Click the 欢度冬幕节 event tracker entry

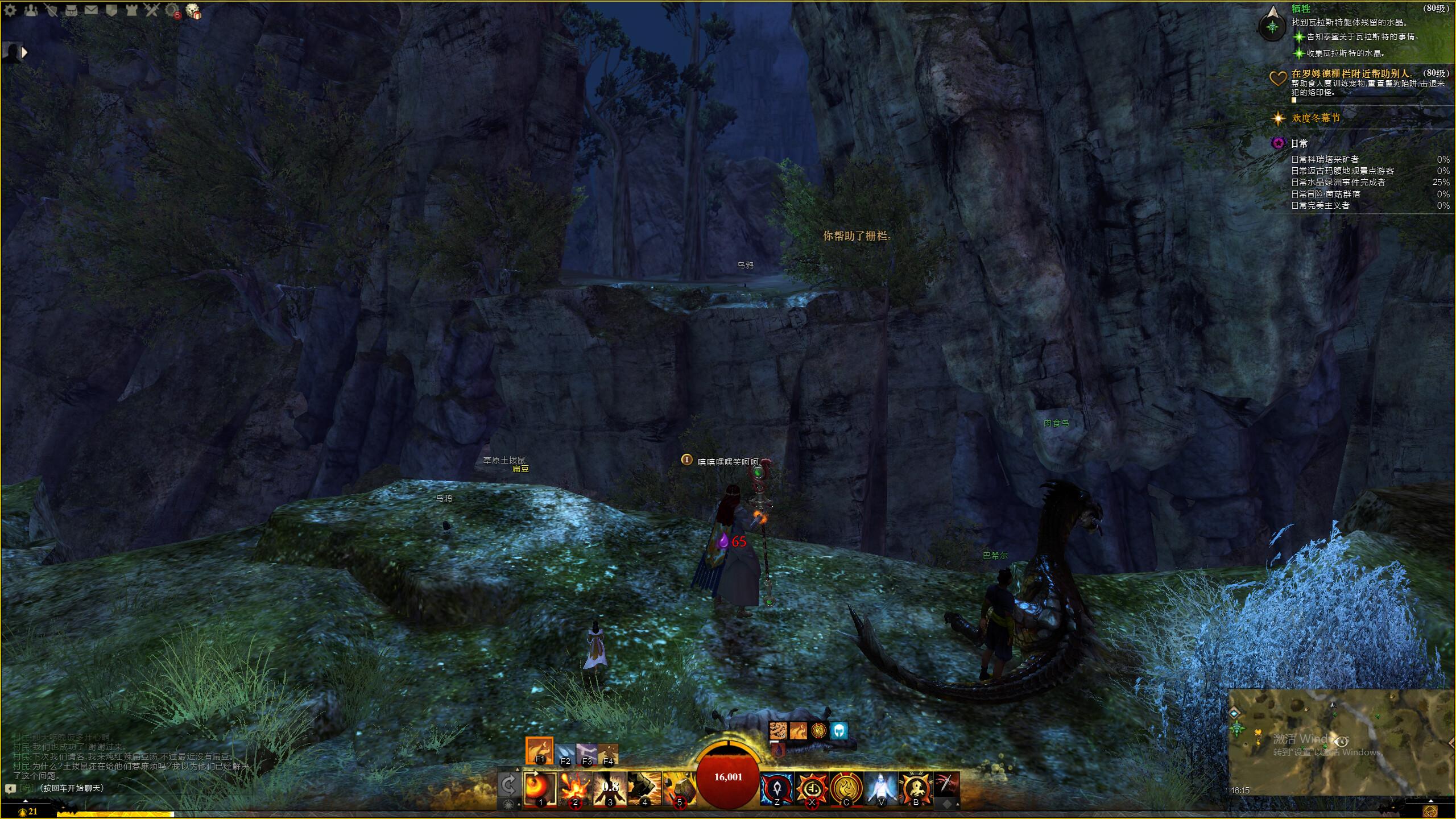click(x=1316, y=118)
